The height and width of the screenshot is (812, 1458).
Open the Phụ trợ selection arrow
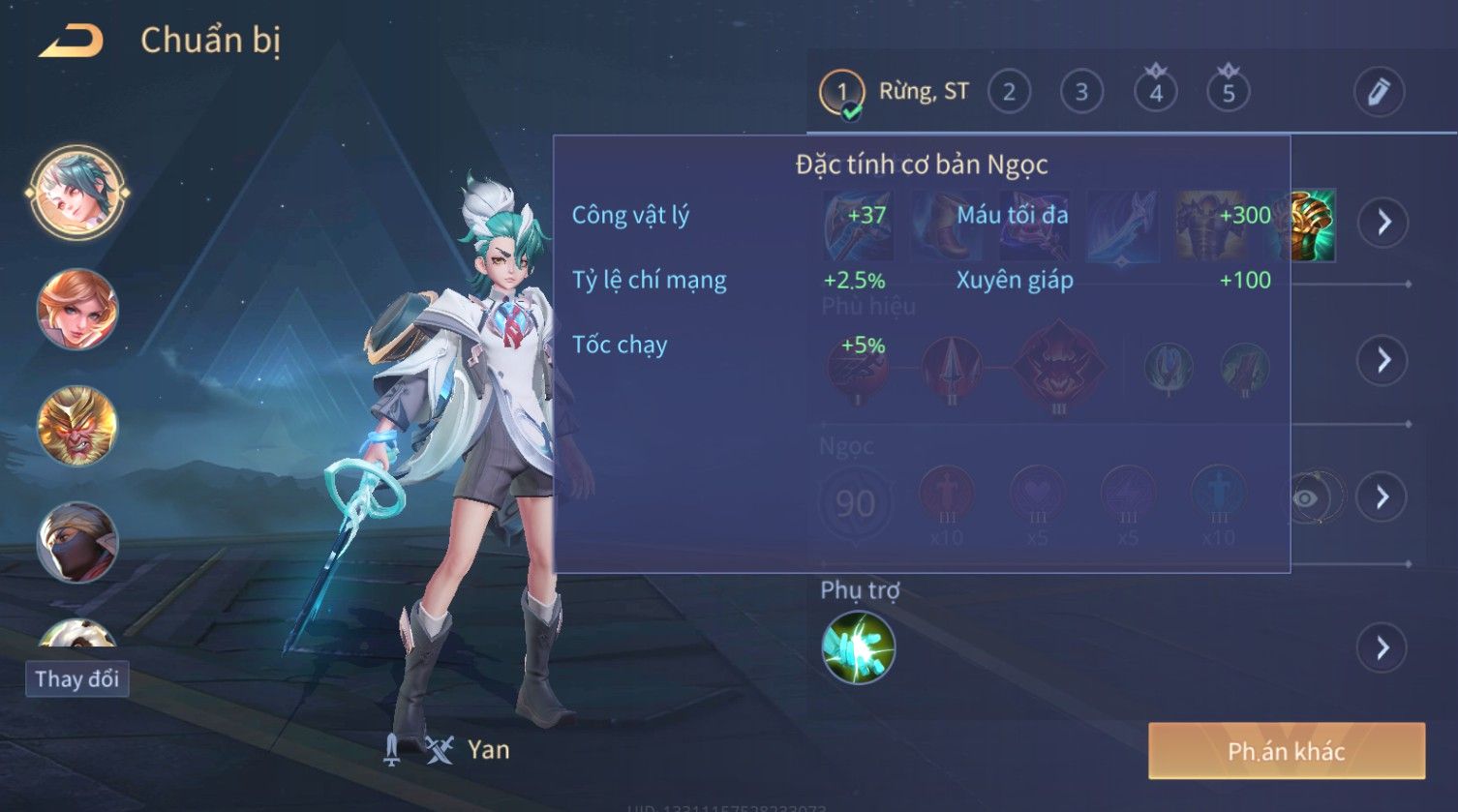click(1382, 647)
